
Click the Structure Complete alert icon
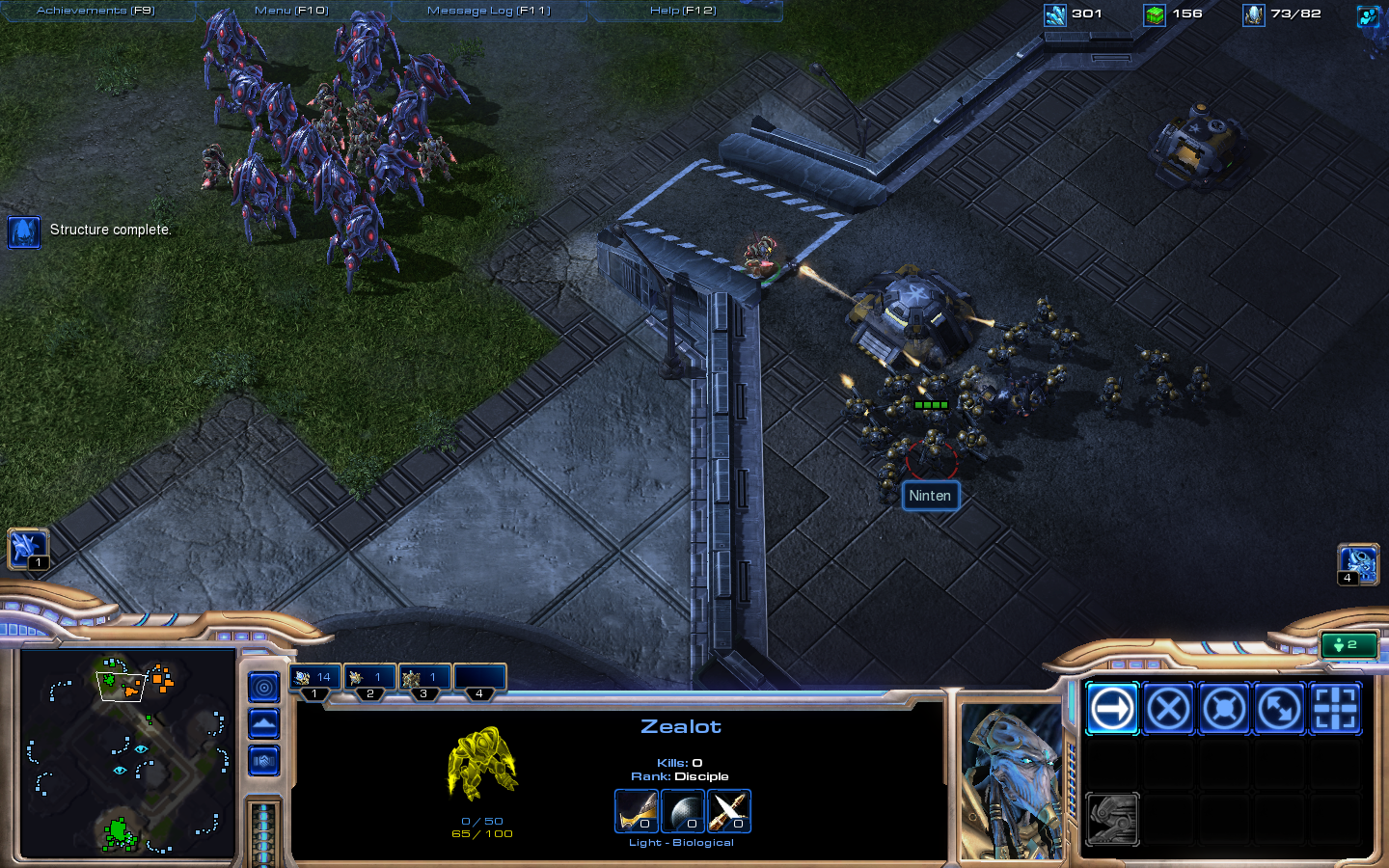coord(23,232)
